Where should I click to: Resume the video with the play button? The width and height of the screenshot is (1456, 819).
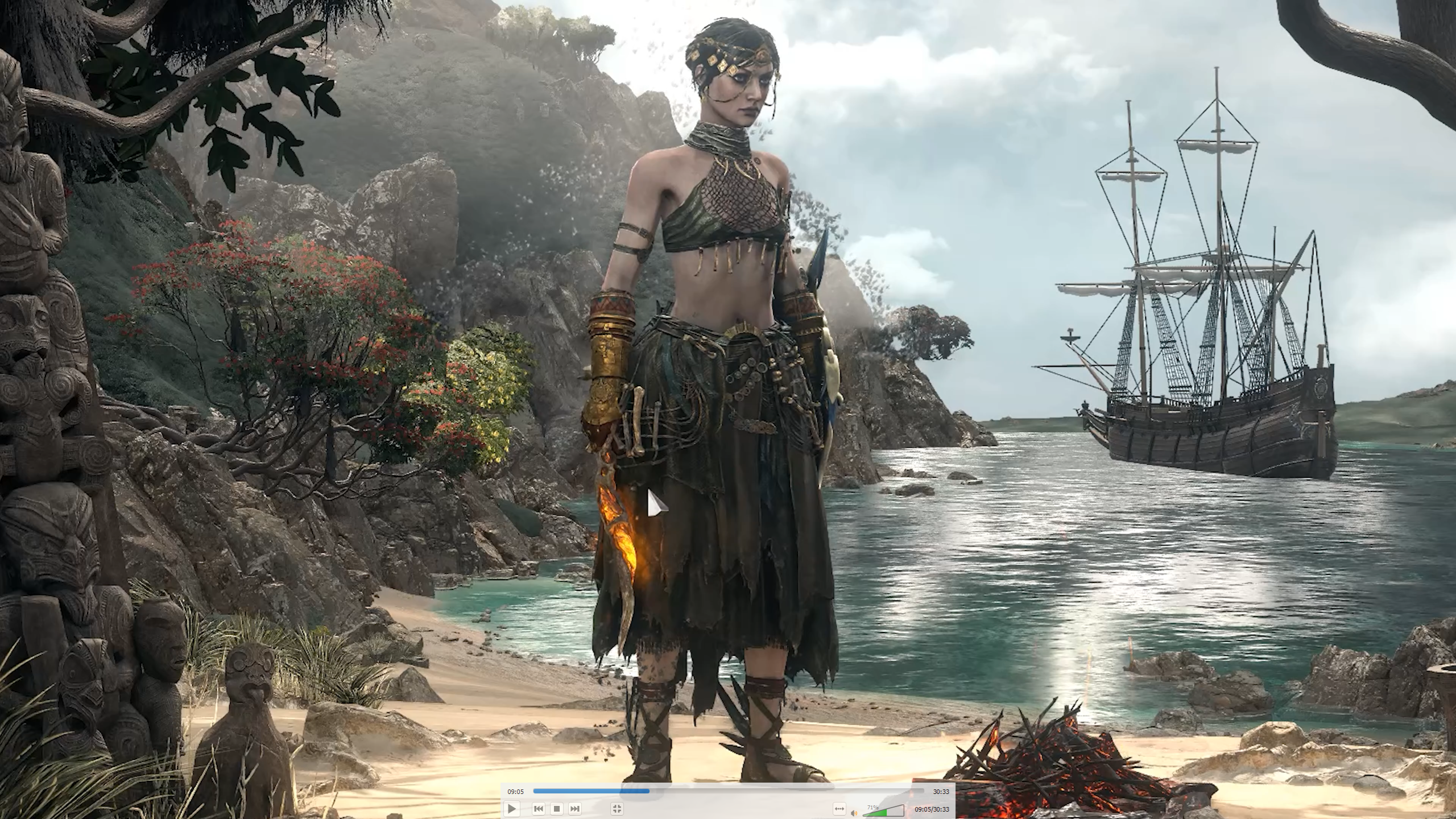(x=511, y=808)
